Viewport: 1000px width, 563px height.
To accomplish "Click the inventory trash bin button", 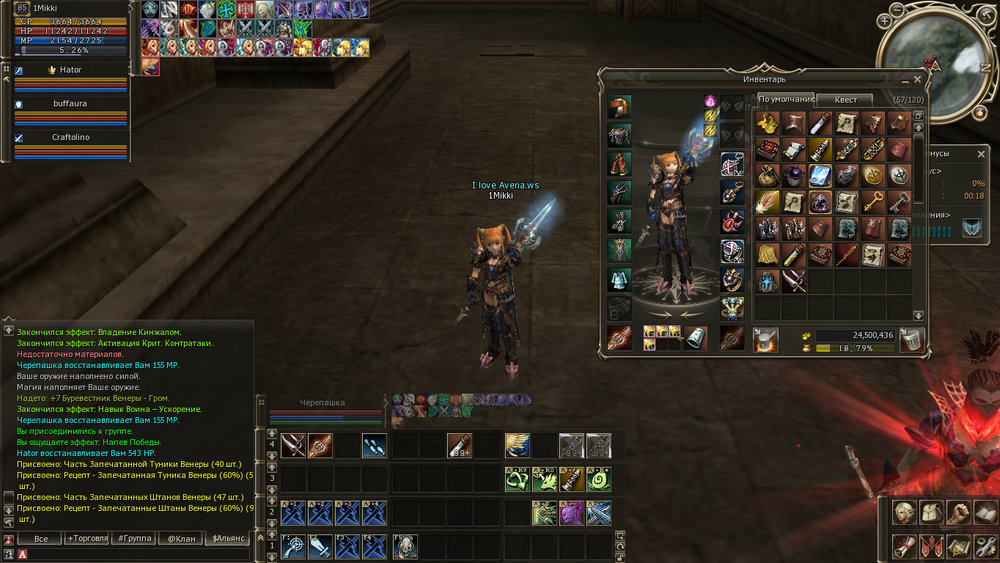I will pyautogui.click(x=911, y=341).
